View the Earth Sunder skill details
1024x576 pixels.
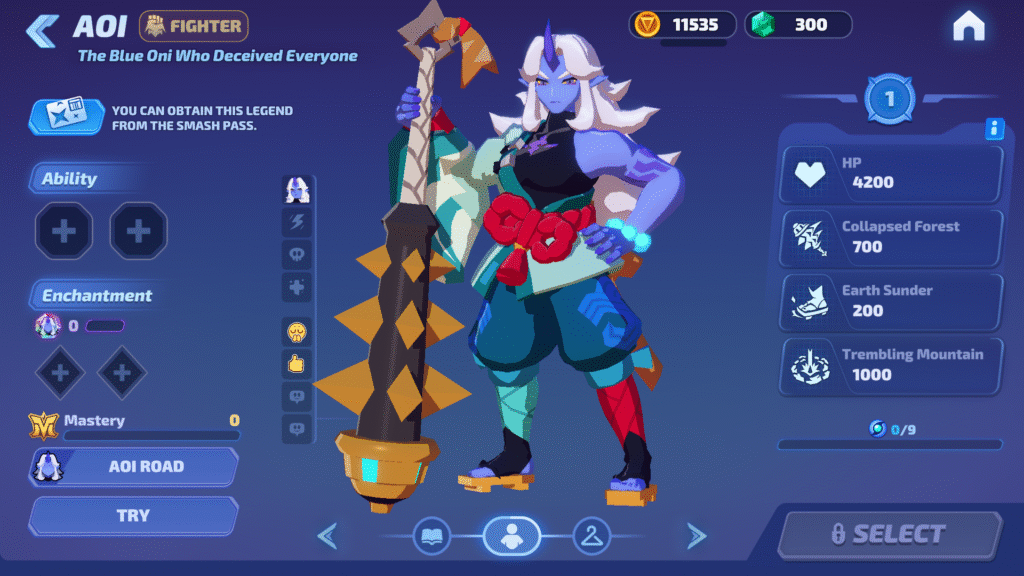pyautogui.click(x=891, y=301)
